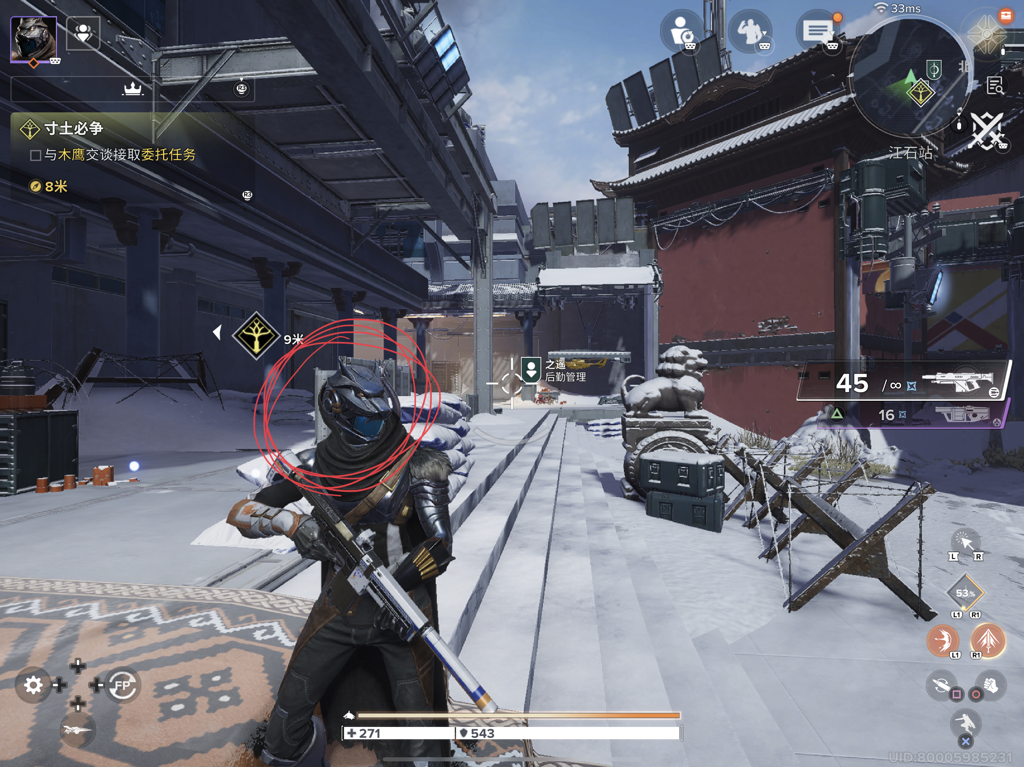Tap the weapon reload button
This screenshot has width=1024, height=767.
pos(942,685)
